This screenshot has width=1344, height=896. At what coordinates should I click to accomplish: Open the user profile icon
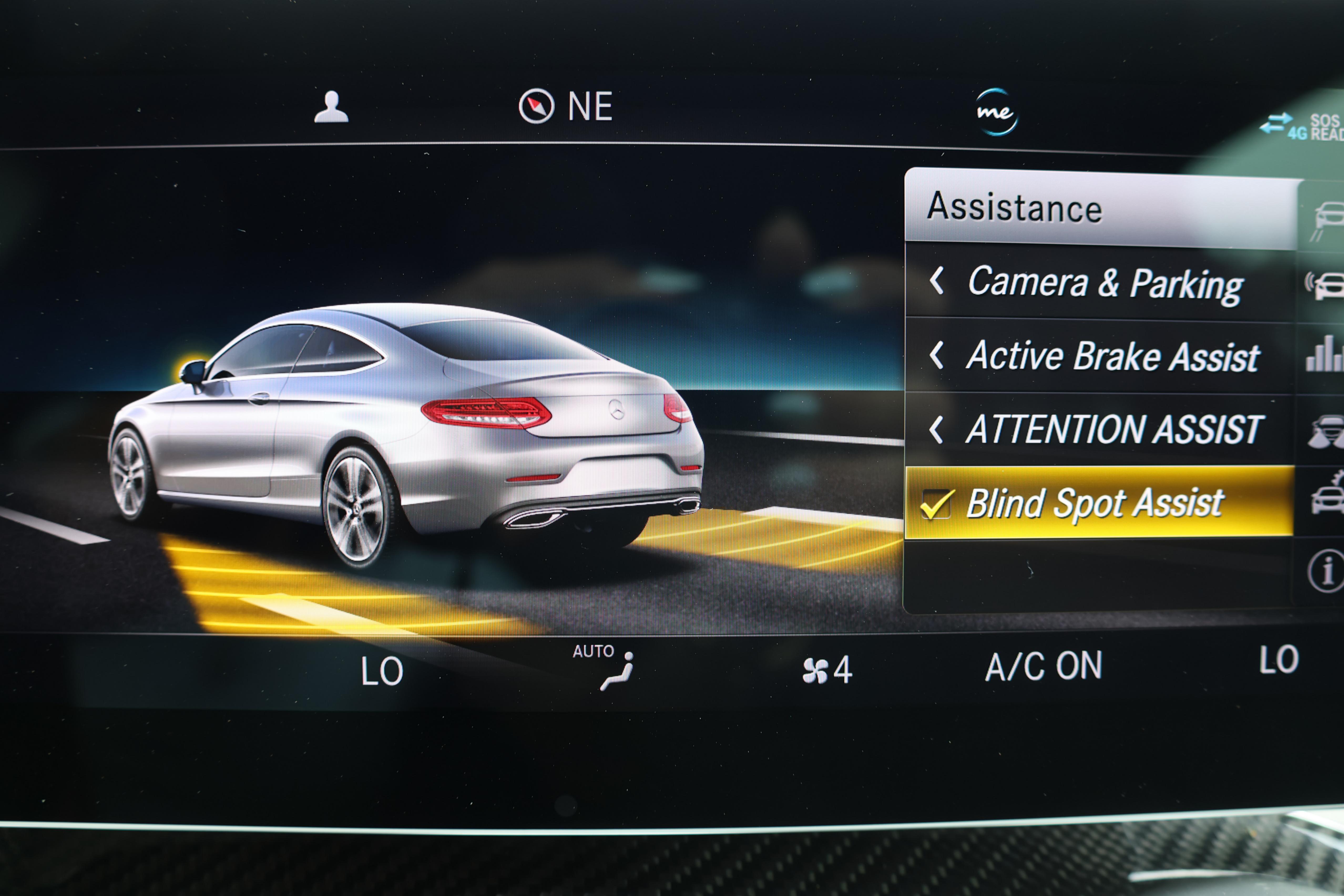tap(331, 107)
